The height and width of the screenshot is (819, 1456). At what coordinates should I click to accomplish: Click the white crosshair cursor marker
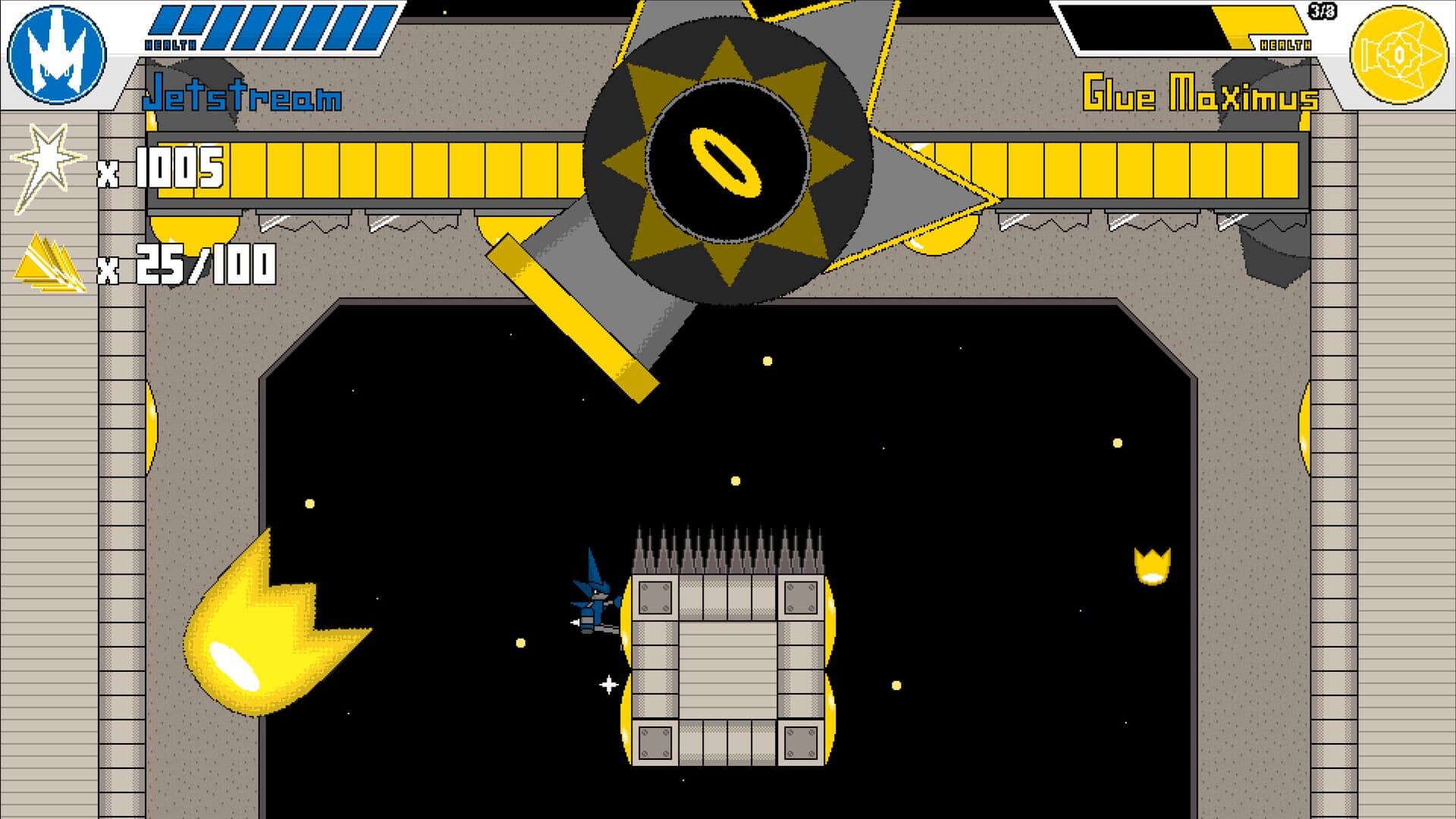click(607, 685)
